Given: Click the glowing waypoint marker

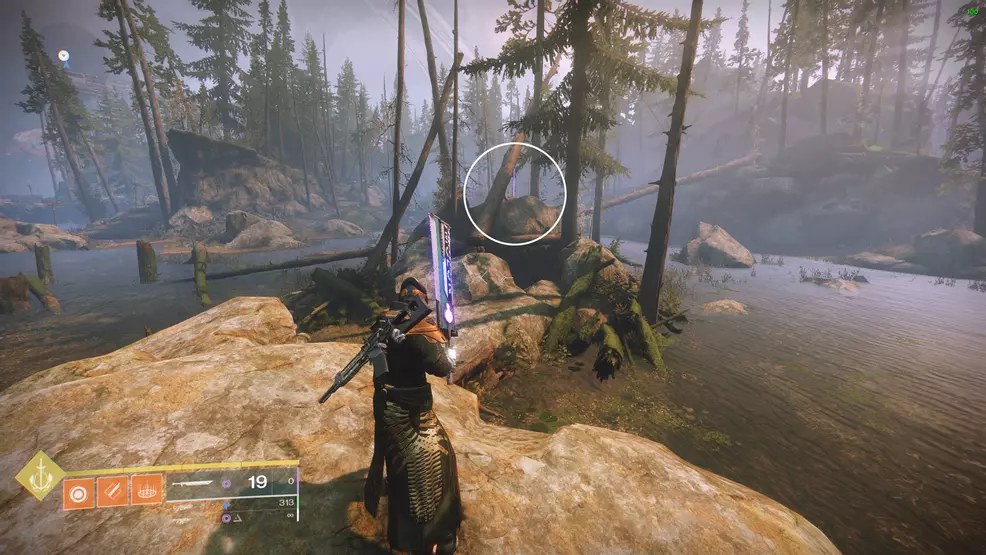Looking at the screenshot, I should pos(64,56).
